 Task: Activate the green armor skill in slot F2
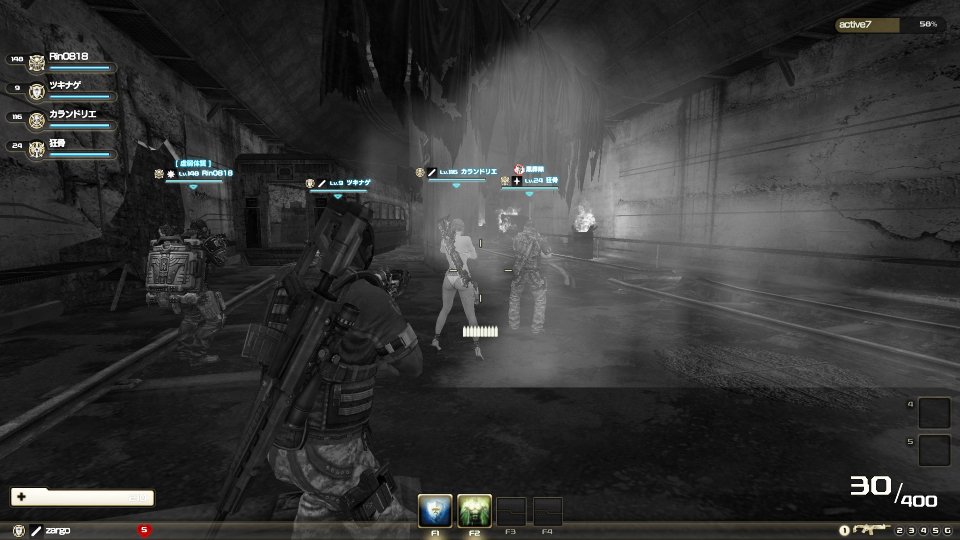tap(472, 511)
